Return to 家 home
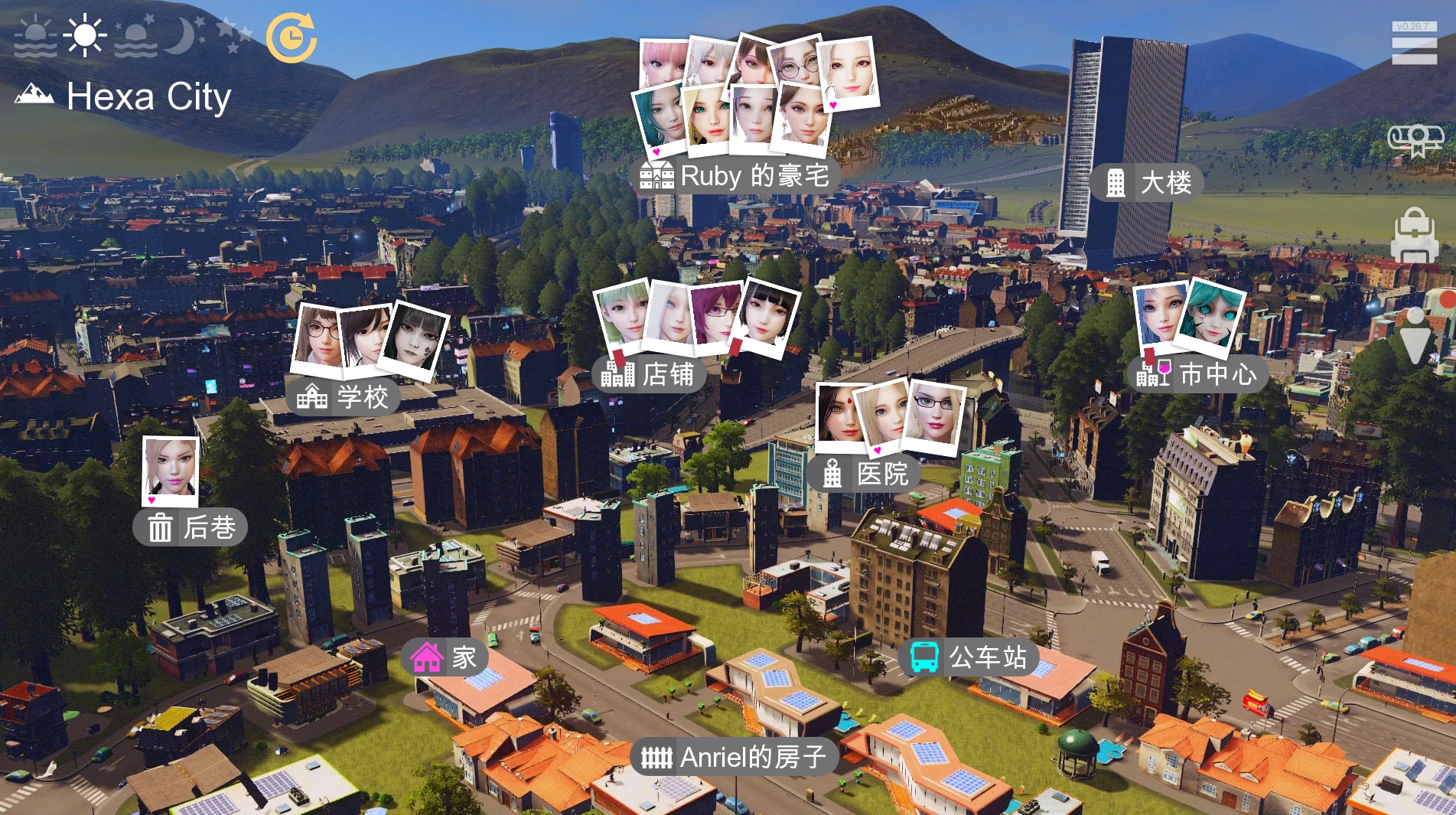 pos(444,657)
